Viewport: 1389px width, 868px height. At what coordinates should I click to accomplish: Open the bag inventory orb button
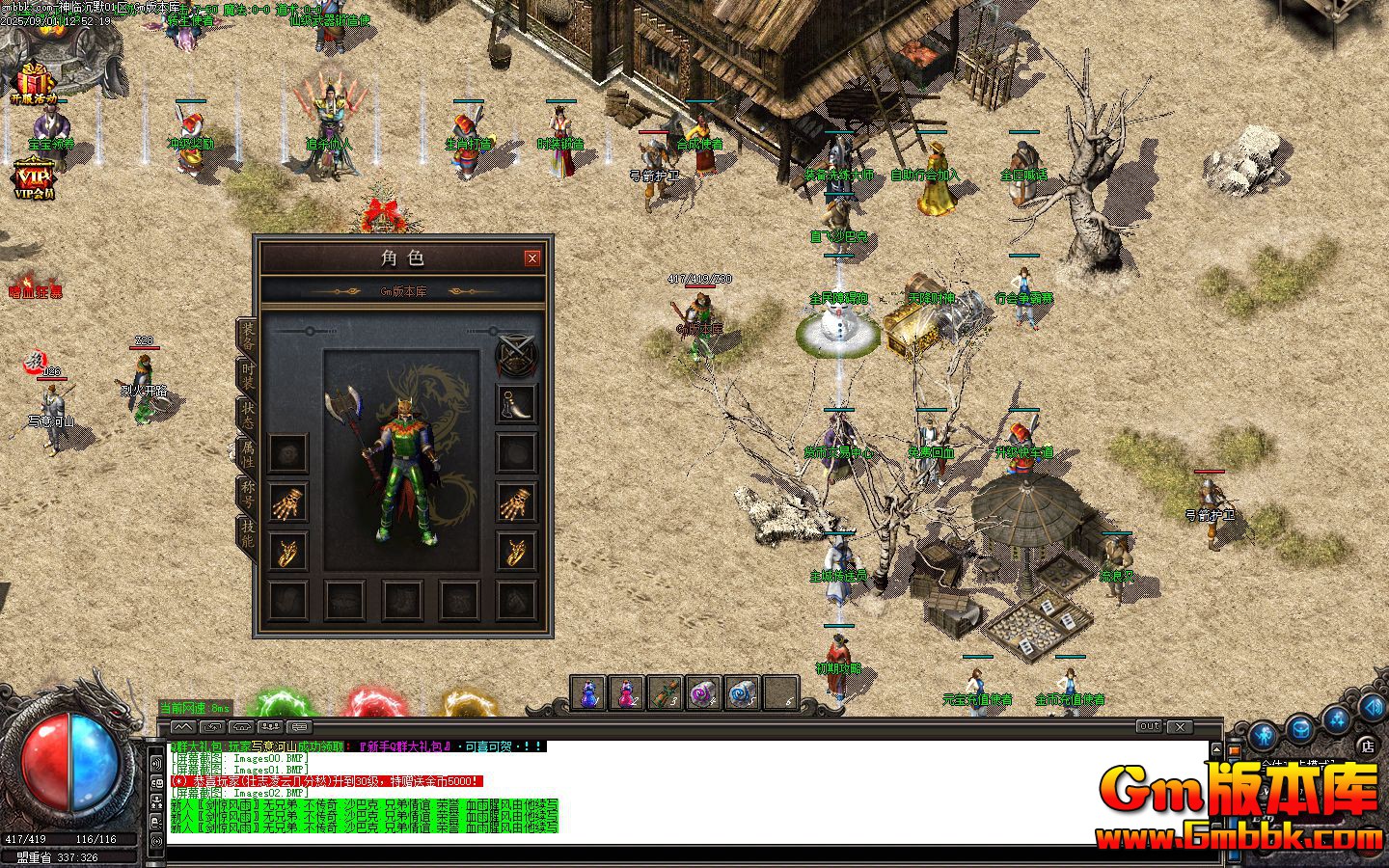click(x=1300, y=727)
